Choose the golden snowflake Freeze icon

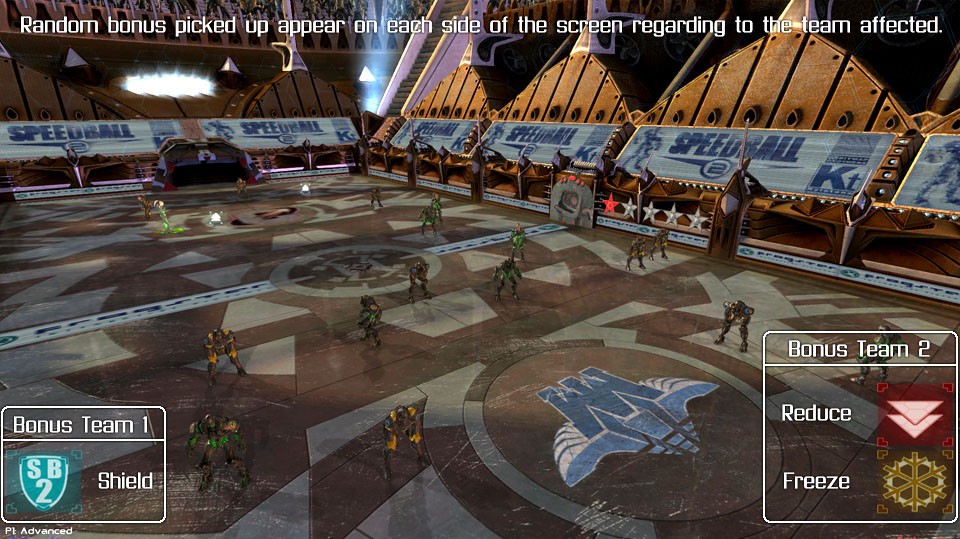pos(915,482)
